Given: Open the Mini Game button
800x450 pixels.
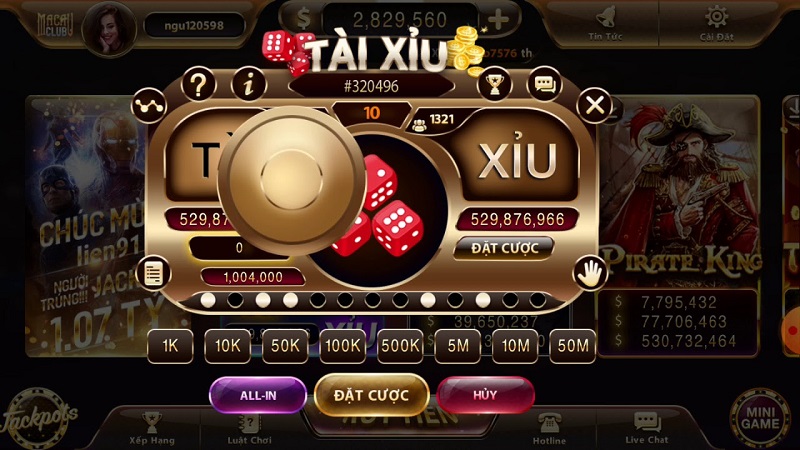Looking at the screenshot, I should [x=760, y=415].
